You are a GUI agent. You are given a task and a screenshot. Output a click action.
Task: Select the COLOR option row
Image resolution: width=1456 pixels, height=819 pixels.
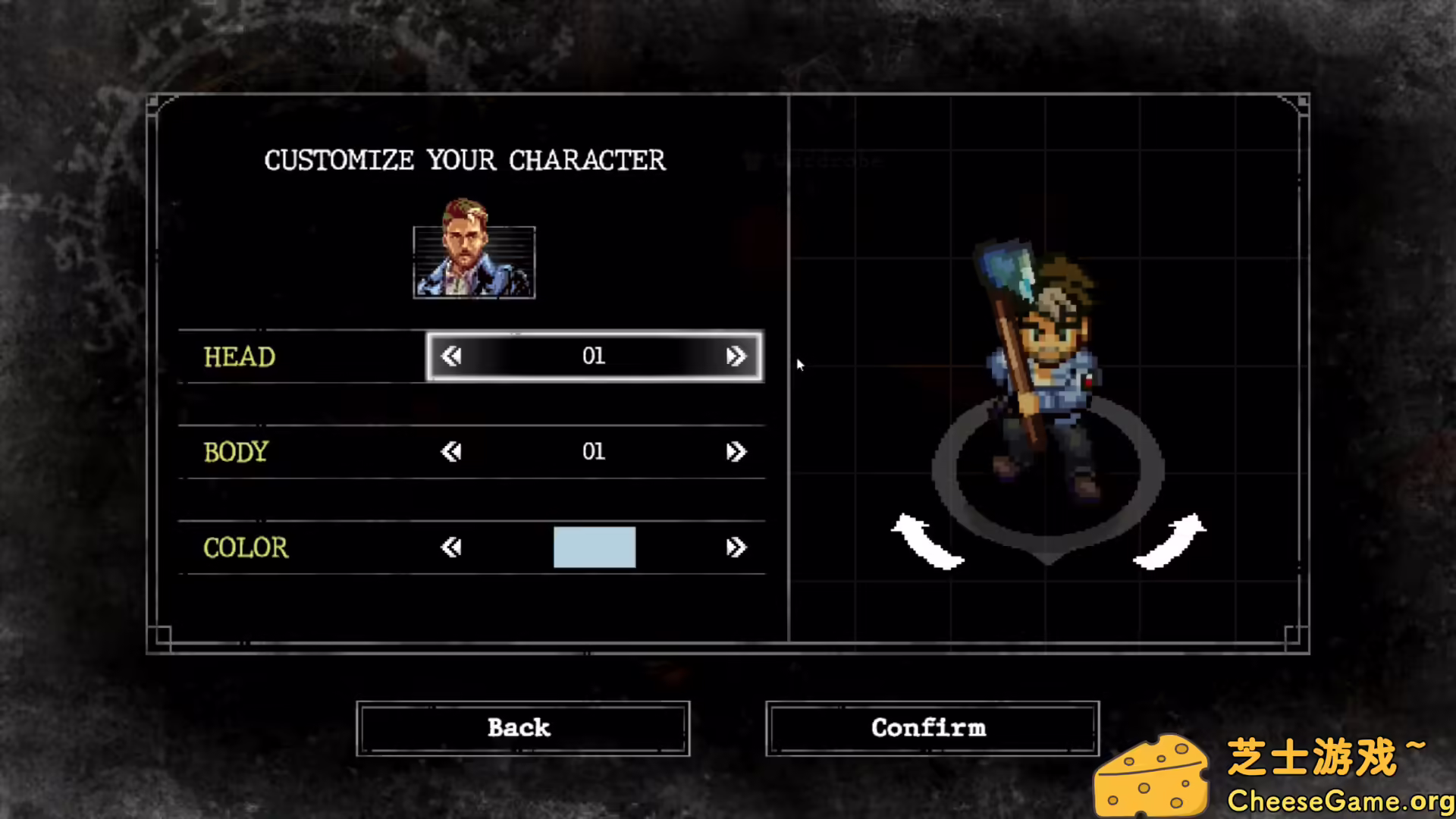pos(245,548)
